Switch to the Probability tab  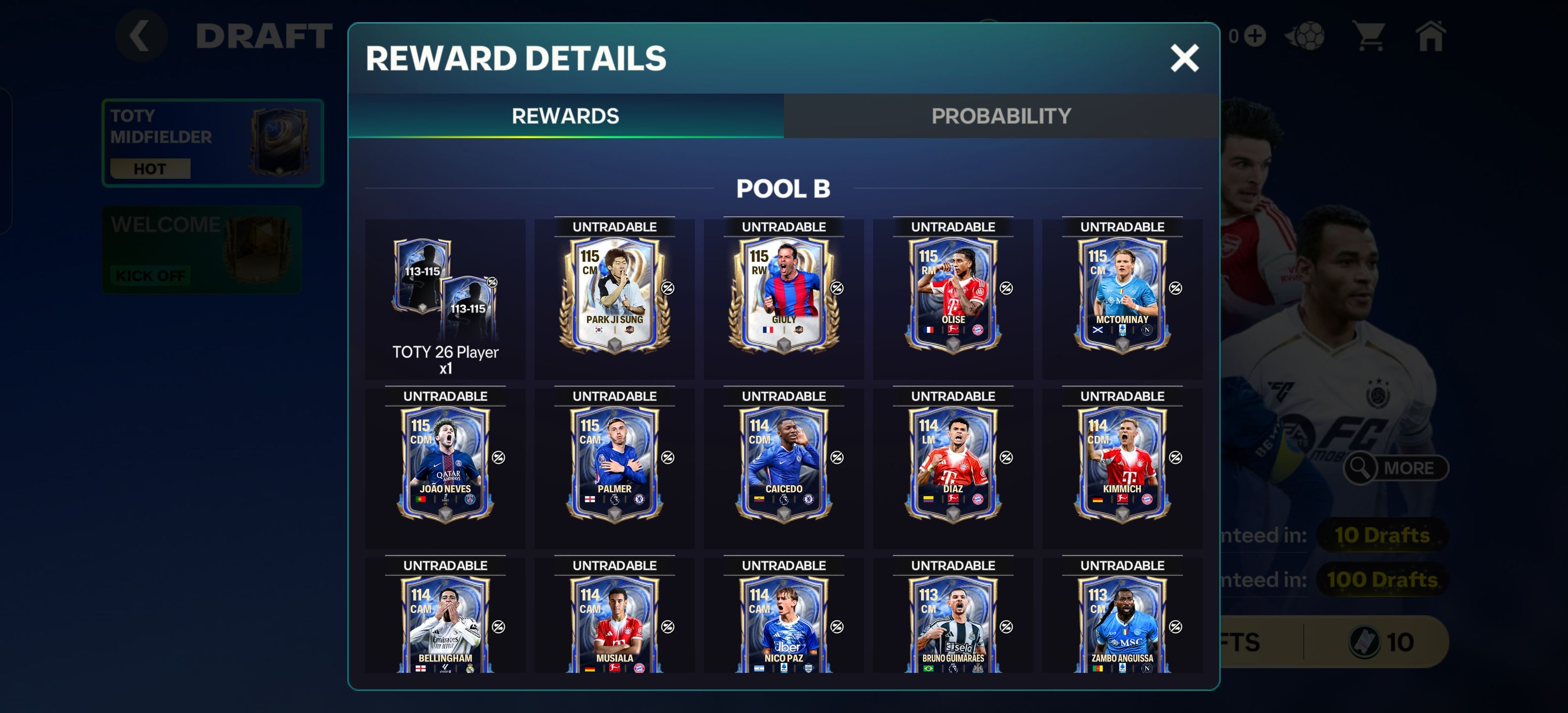point(1001,116)
